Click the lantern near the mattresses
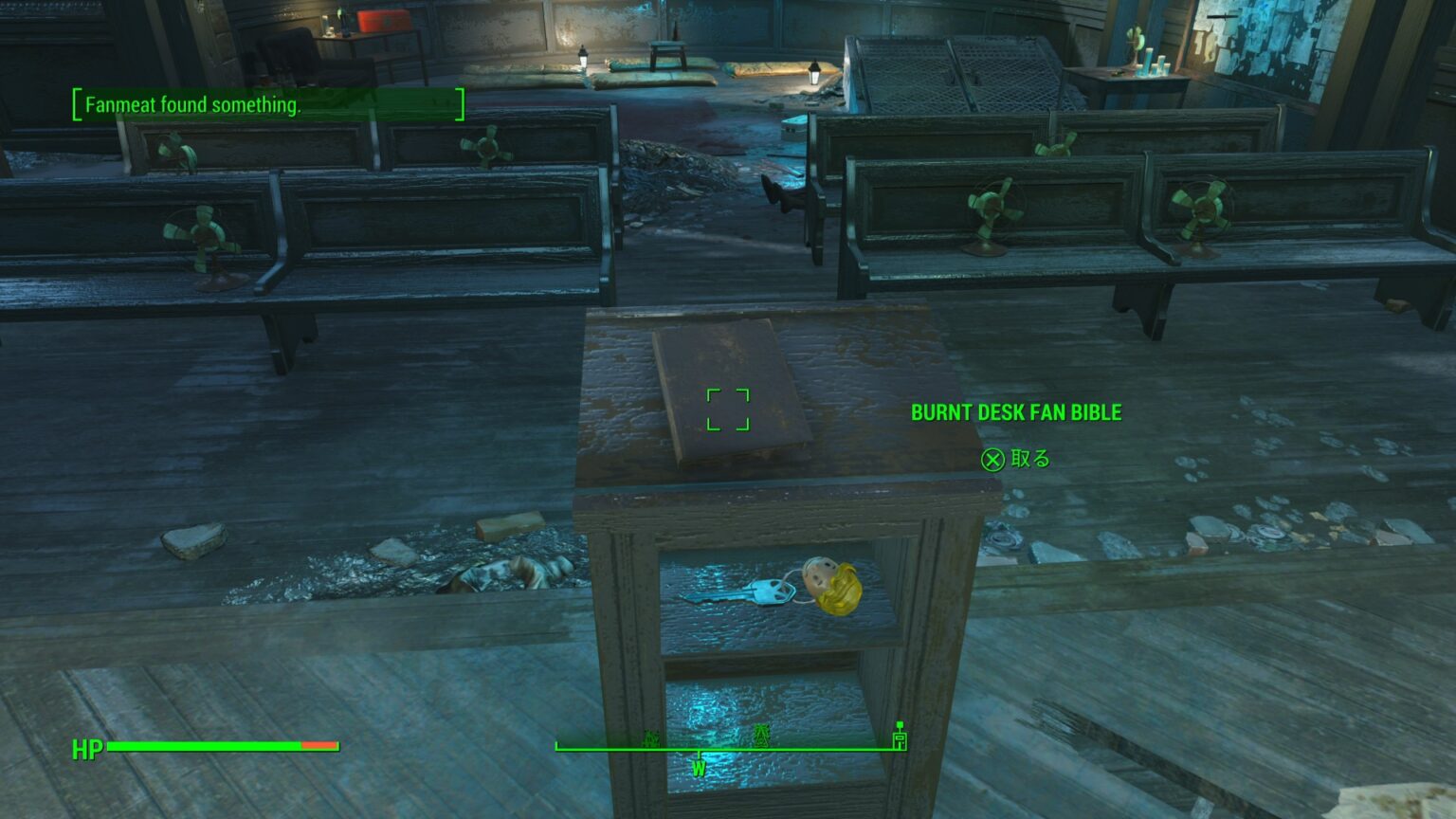 coord(815,71)
